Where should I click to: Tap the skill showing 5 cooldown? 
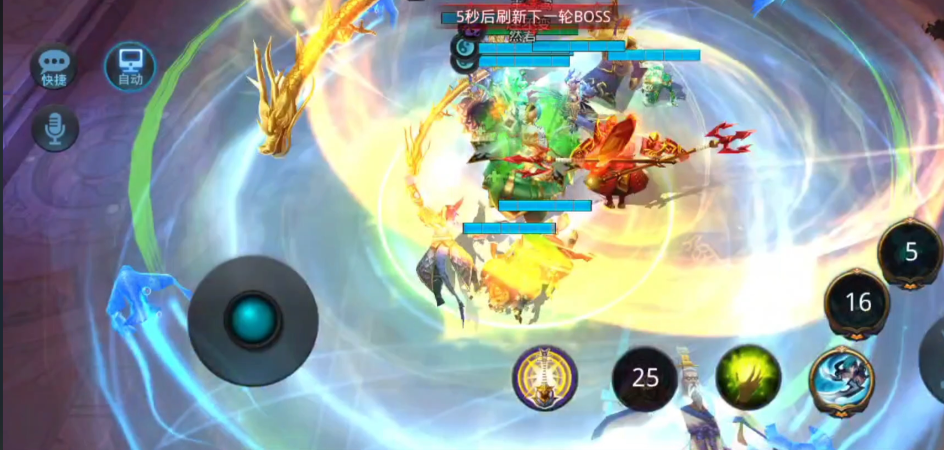tap(910, 252)
